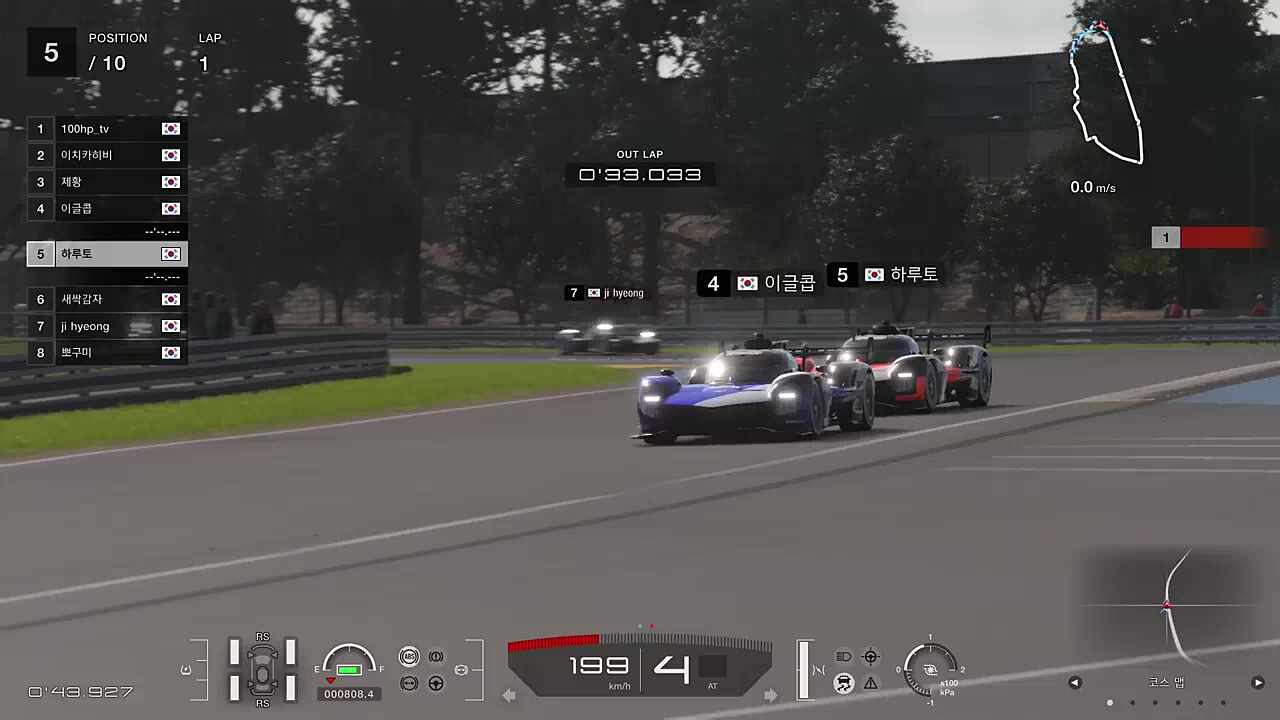Switch to next multi-function display page
The width and height of the screenshot is (1280, 720).
(1258, 683)
